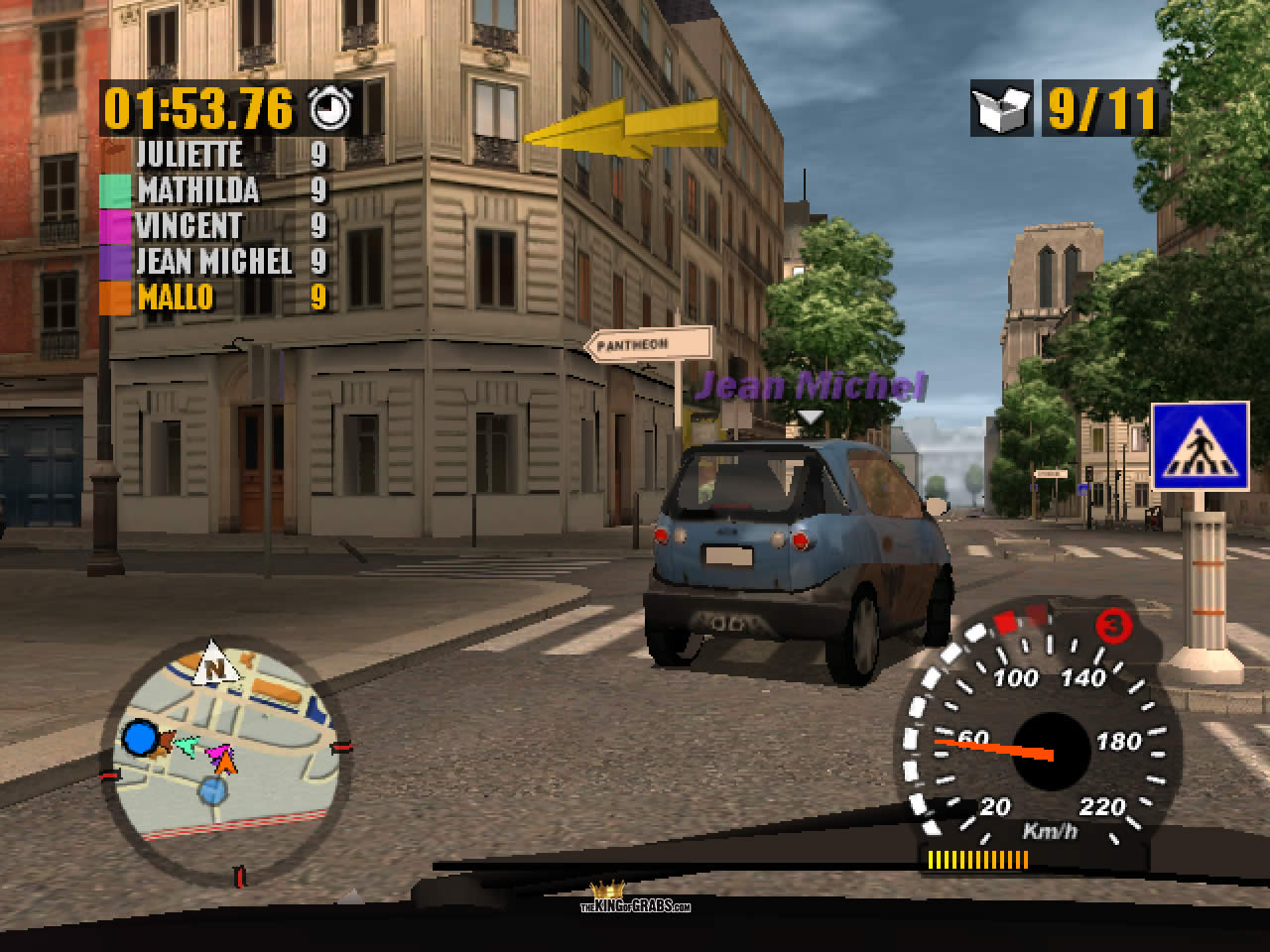This screenshot has width=1270, height=952.
Task: Choose Mathilda in the player standings
Action: tap(214, 190)
